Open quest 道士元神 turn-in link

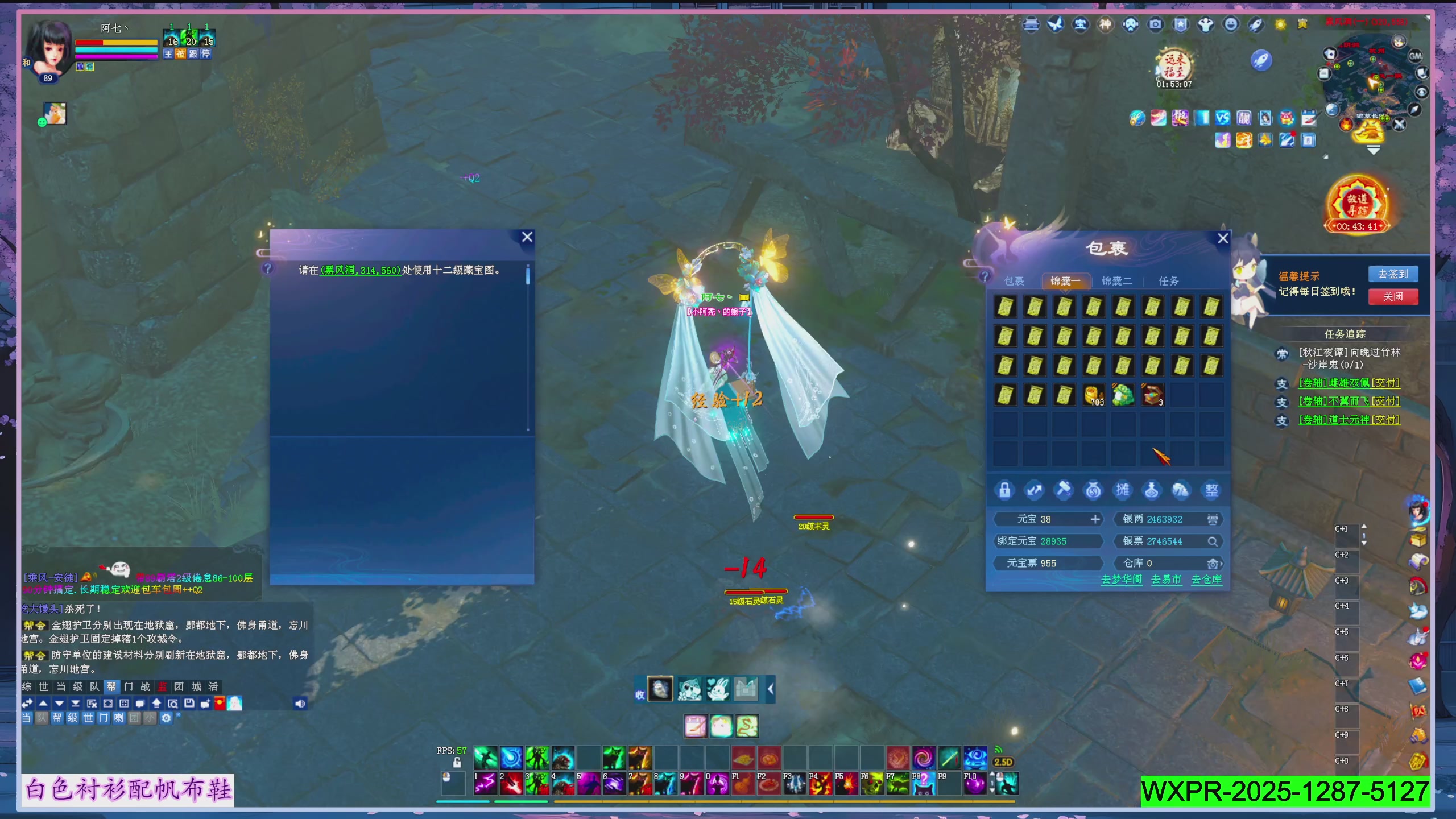pyautogui.click(x=1349, y=420)
